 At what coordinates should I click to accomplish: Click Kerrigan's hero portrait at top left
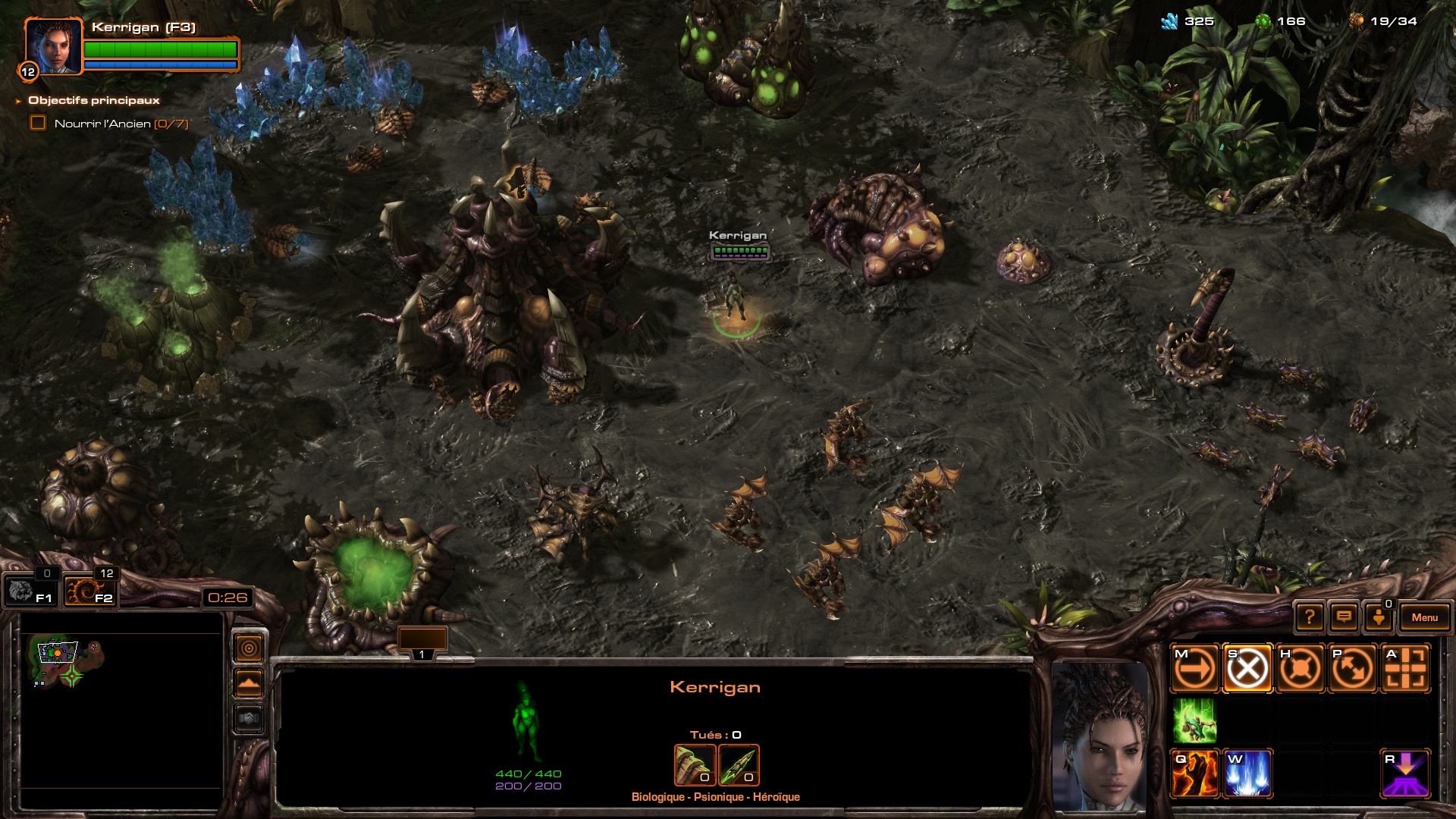tap(53, 47)
